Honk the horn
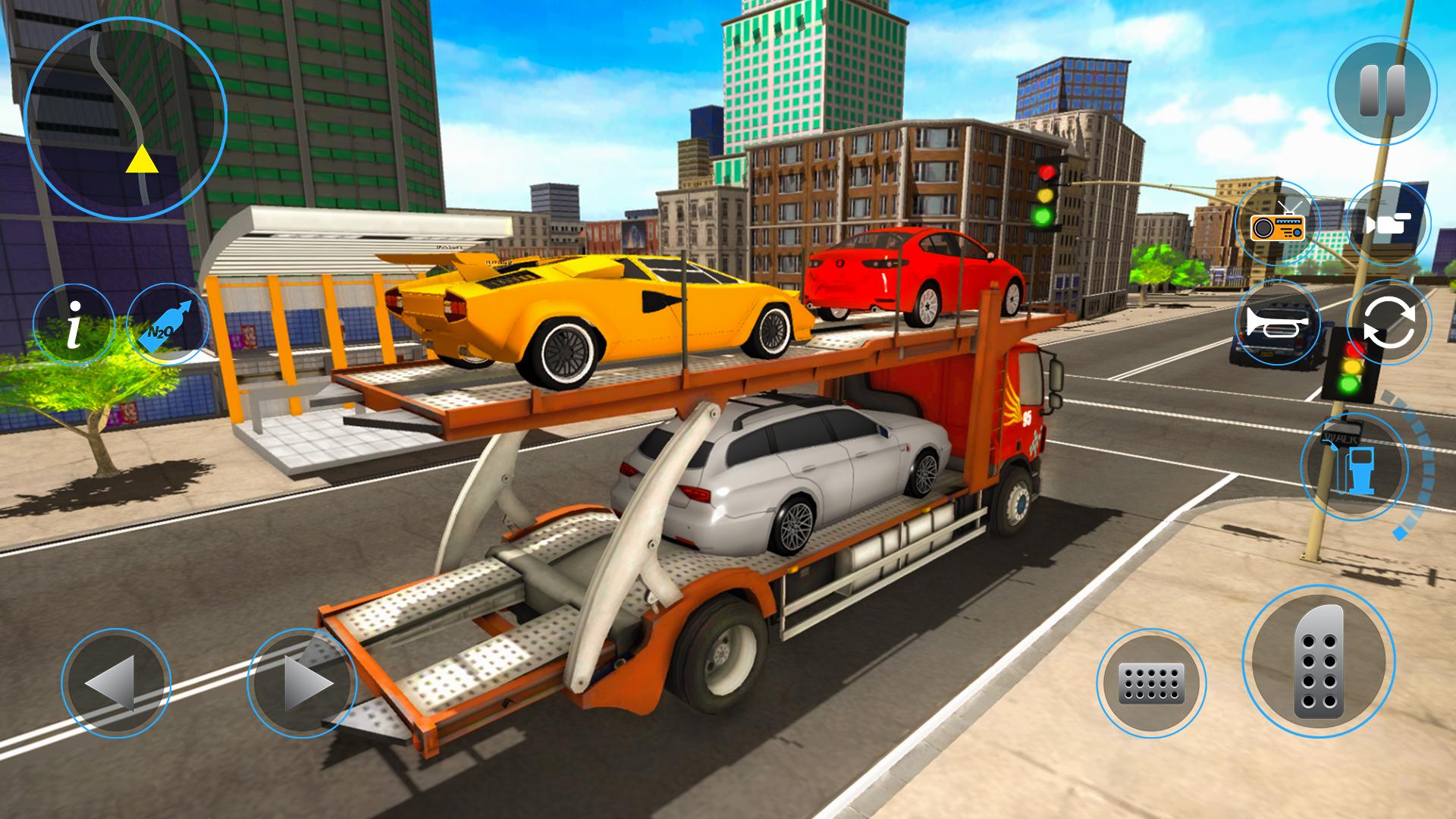 (1277, 322)
